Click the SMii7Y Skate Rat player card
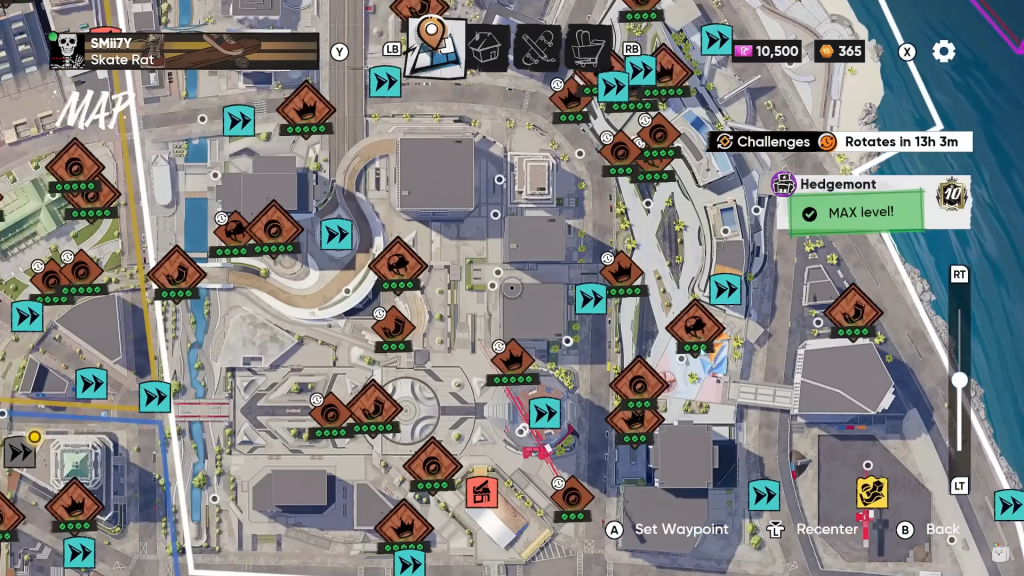 184,50
